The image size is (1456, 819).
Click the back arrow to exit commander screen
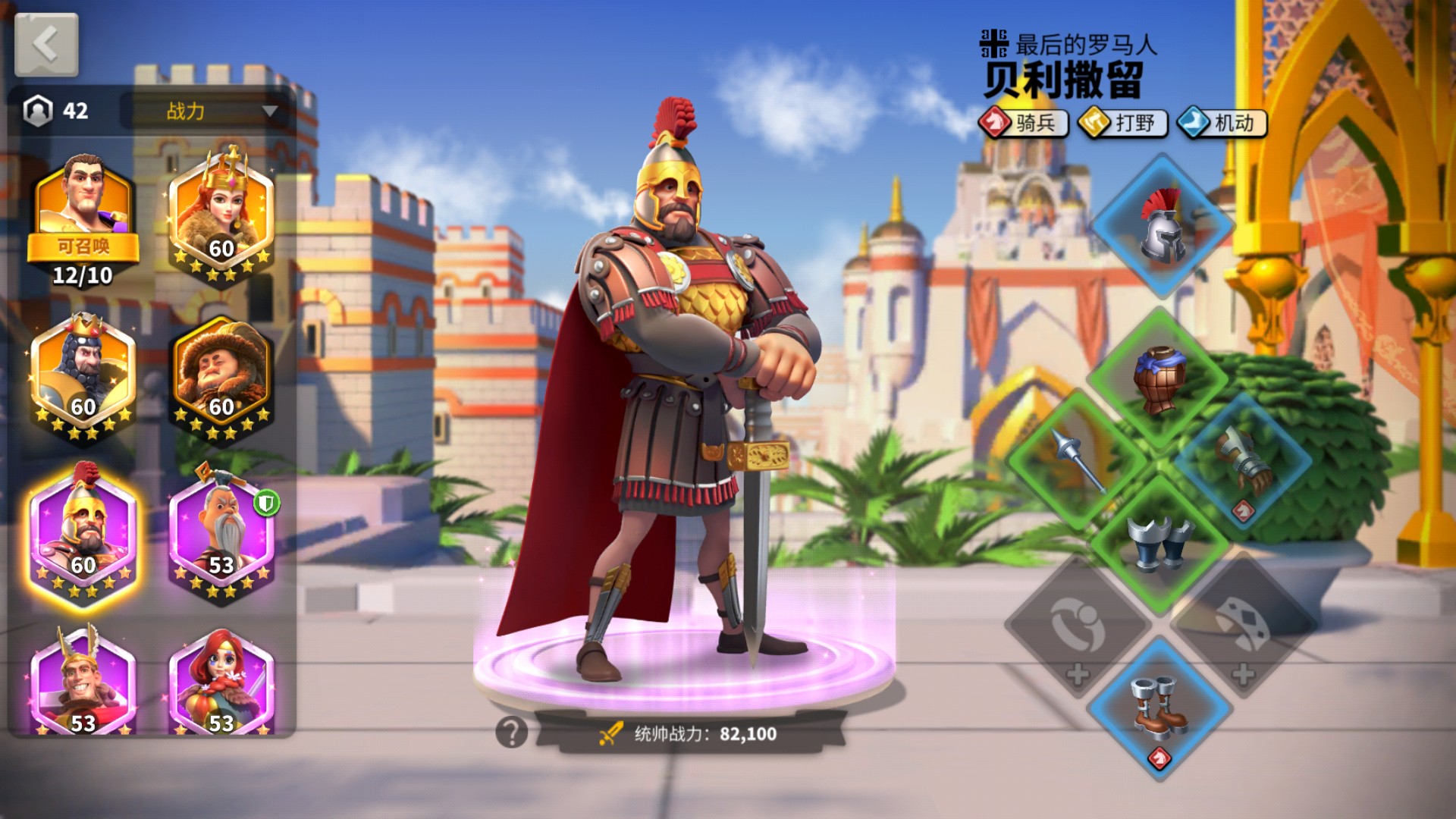point(45,45)
